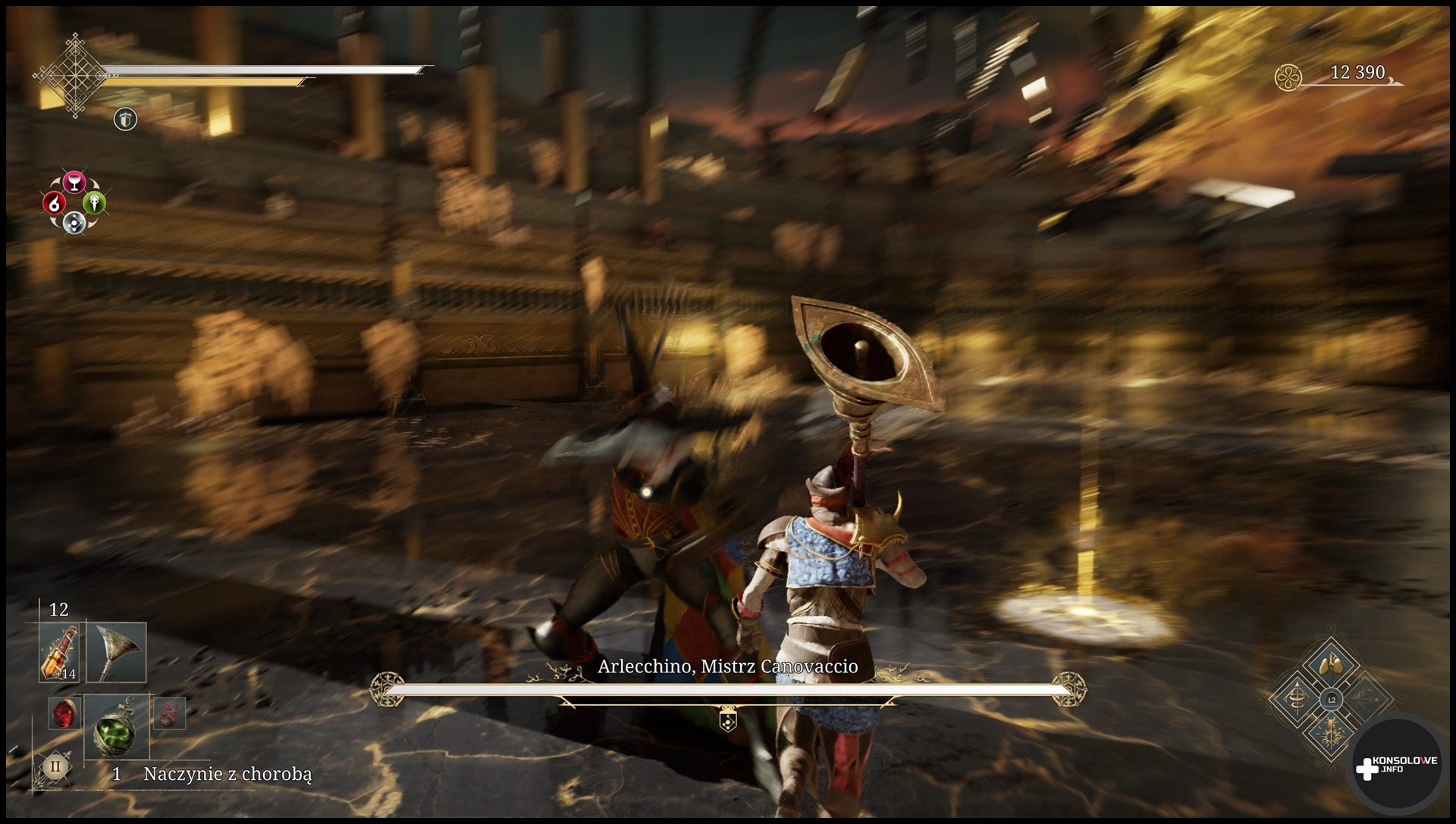Choose the pink pouch item slot

coord(168,713)
